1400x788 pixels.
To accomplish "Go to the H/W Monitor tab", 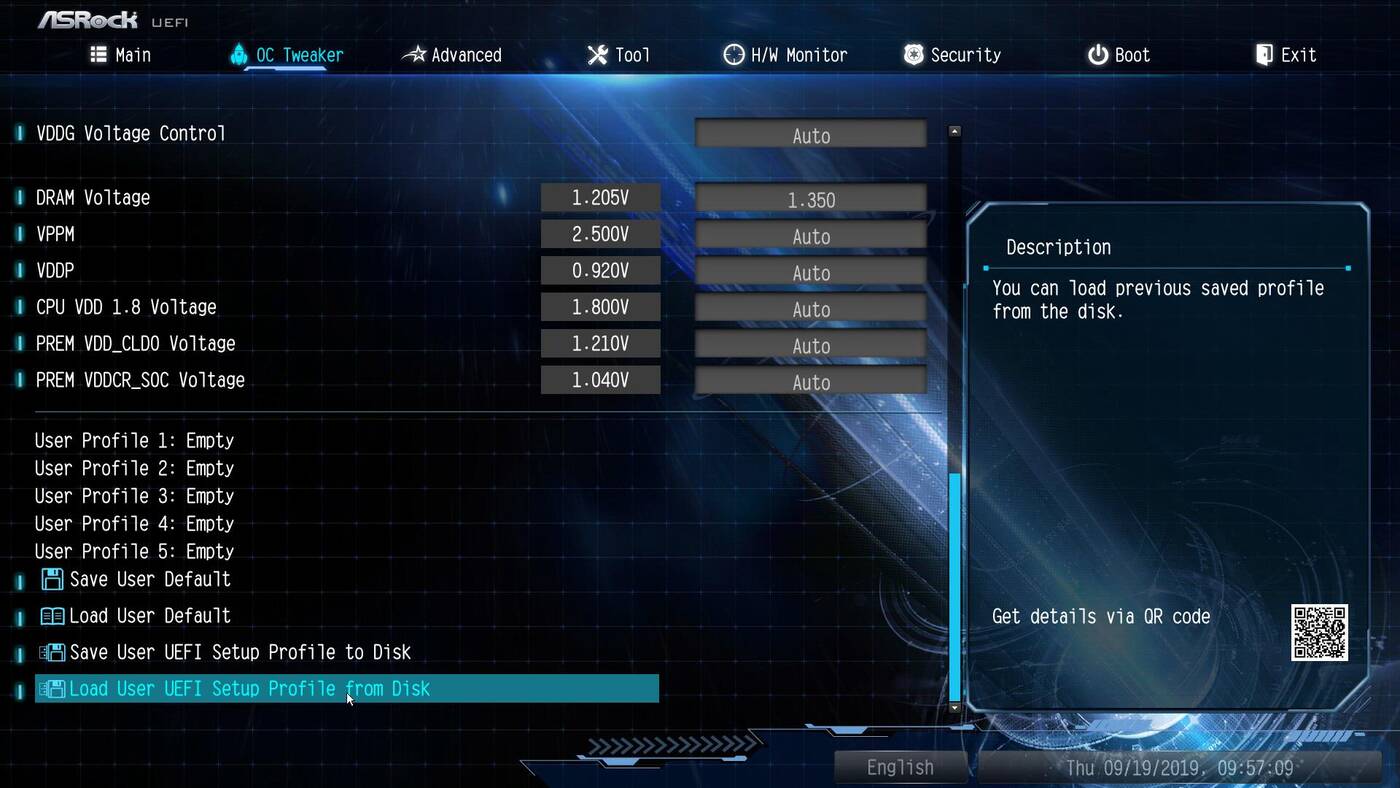I will pyautogui.click(x=786, y=55).
